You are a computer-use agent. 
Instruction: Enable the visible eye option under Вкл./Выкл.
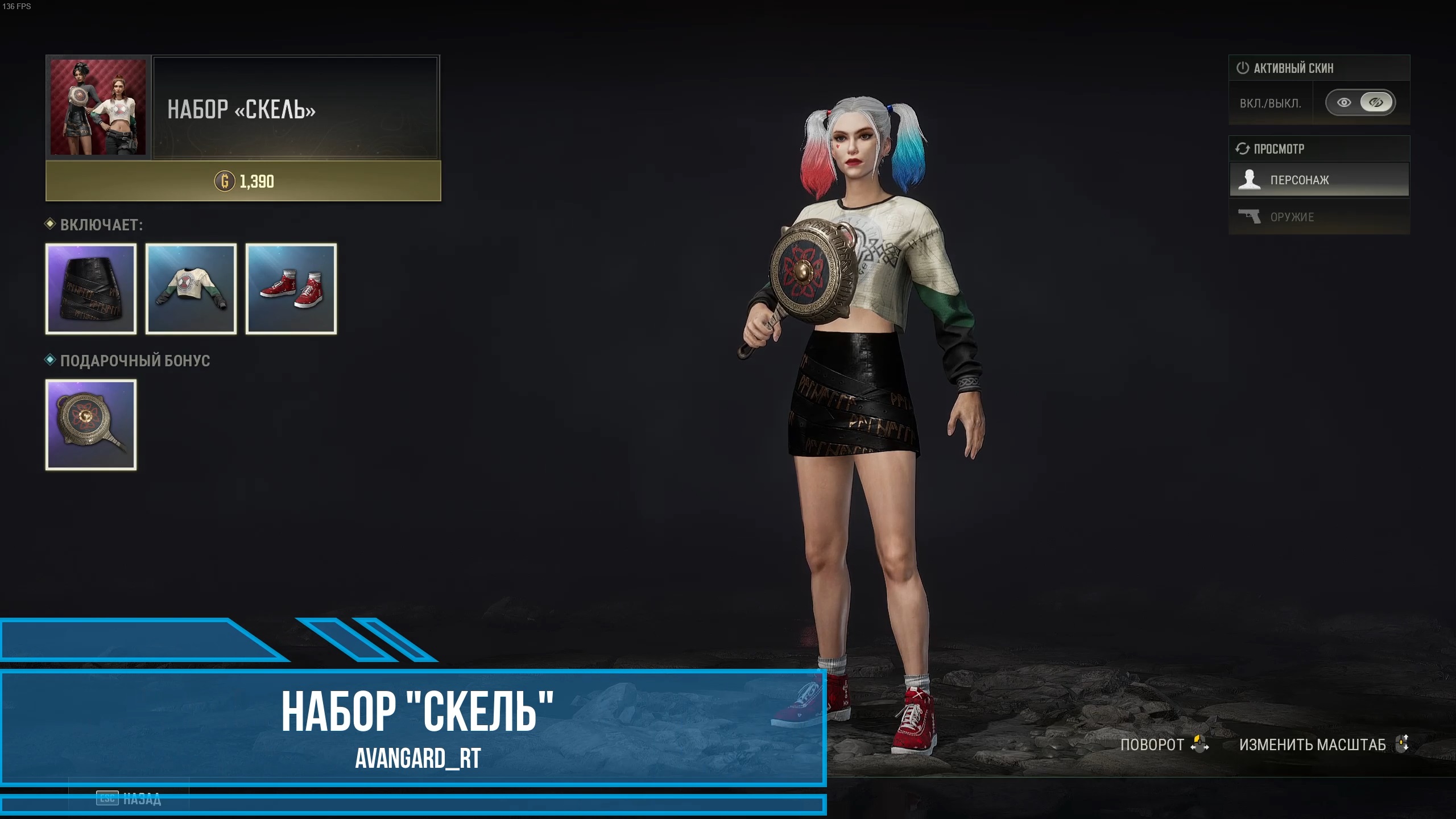pos(1344,102)
